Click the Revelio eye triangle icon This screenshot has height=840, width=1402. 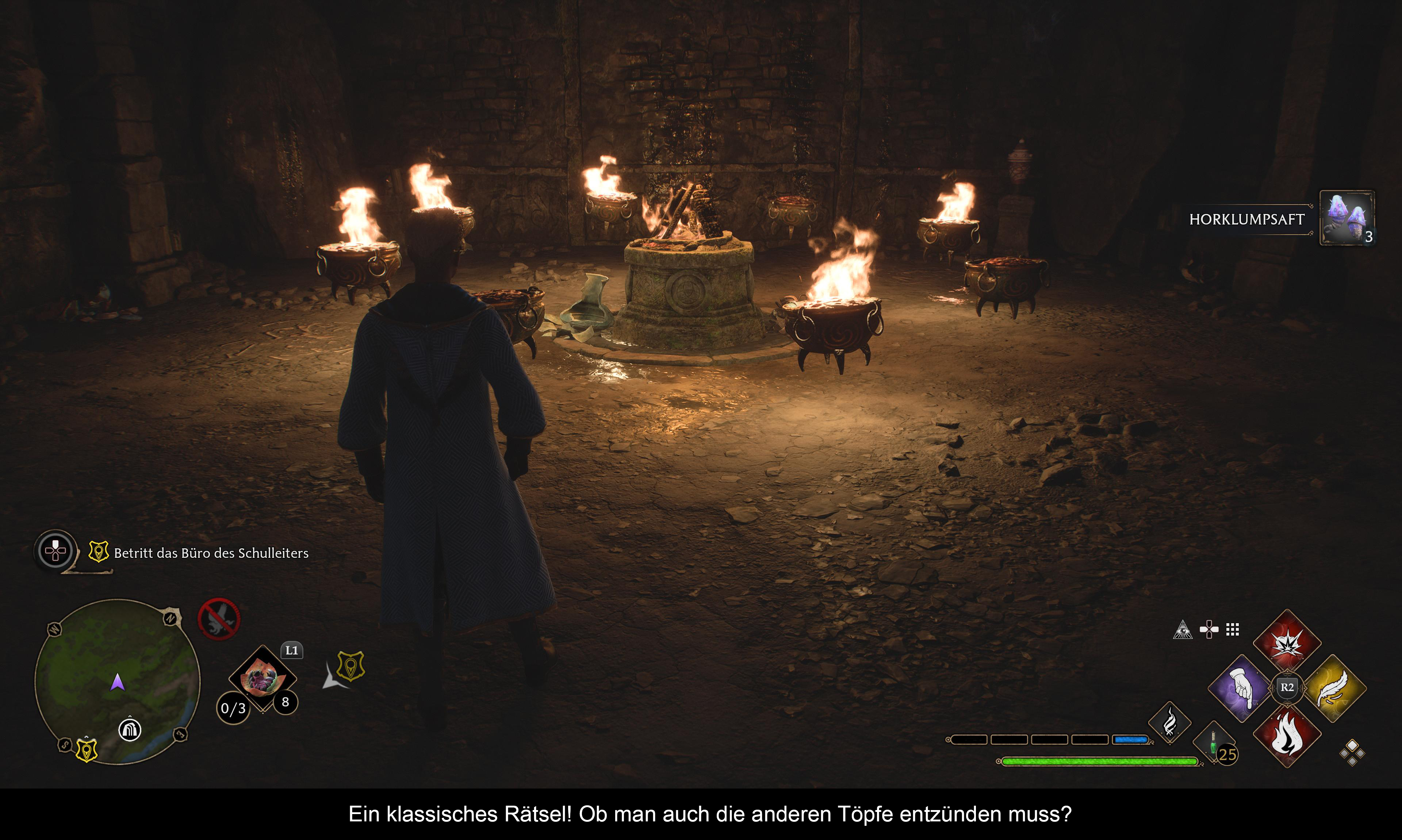pyautogui.click(x=1182, y=629)
